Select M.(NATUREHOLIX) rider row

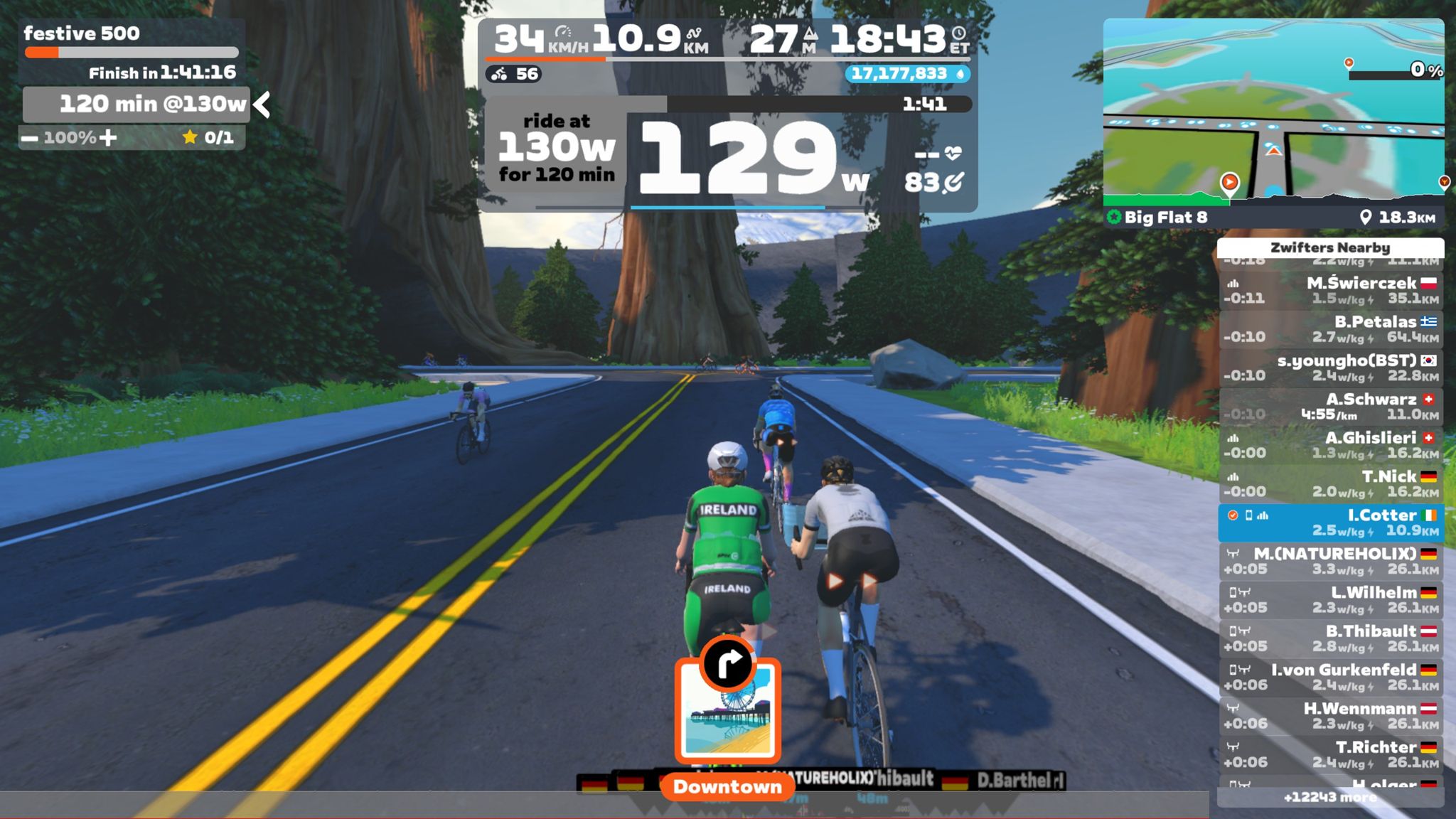[1330, 561]
